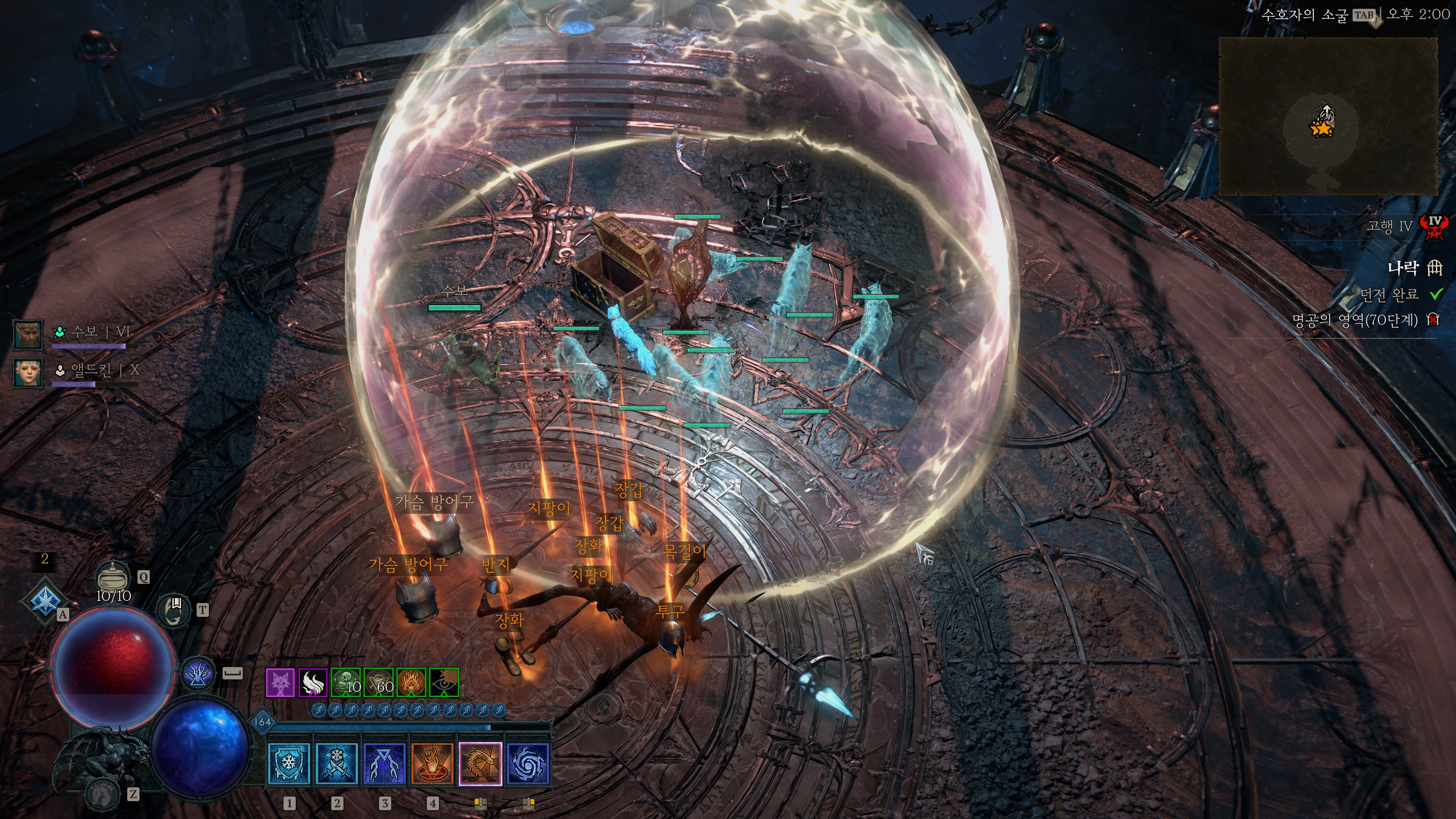Screen dimensions: 1456x819
Task: Inspect the white flame buff icon
Action: click(x=312, y=683)
